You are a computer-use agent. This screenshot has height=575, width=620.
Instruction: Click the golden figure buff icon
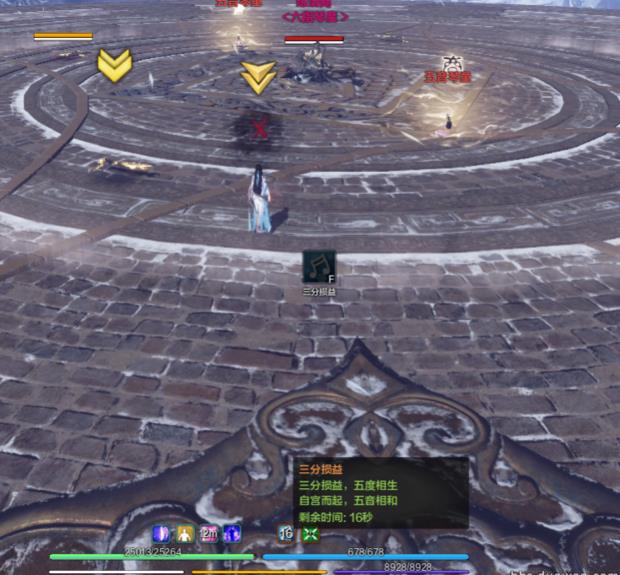(185, 534)
